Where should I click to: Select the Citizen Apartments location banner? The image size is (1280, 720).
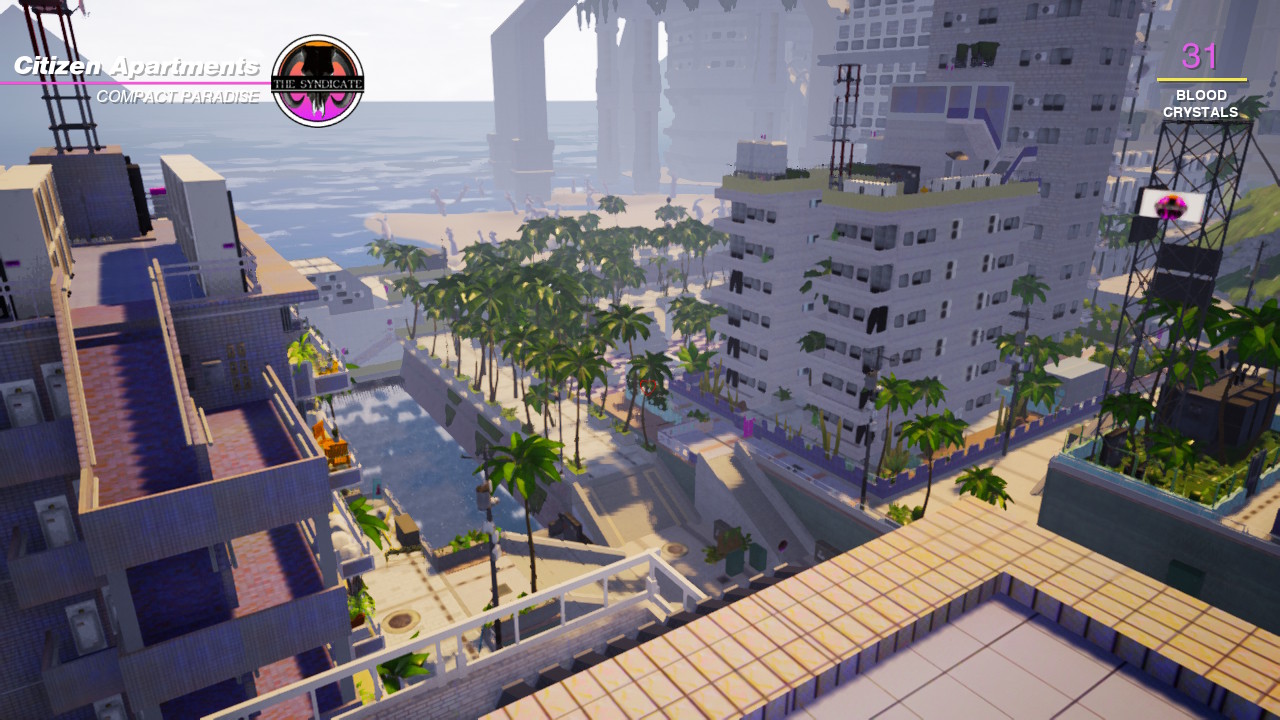pos(137,68)
